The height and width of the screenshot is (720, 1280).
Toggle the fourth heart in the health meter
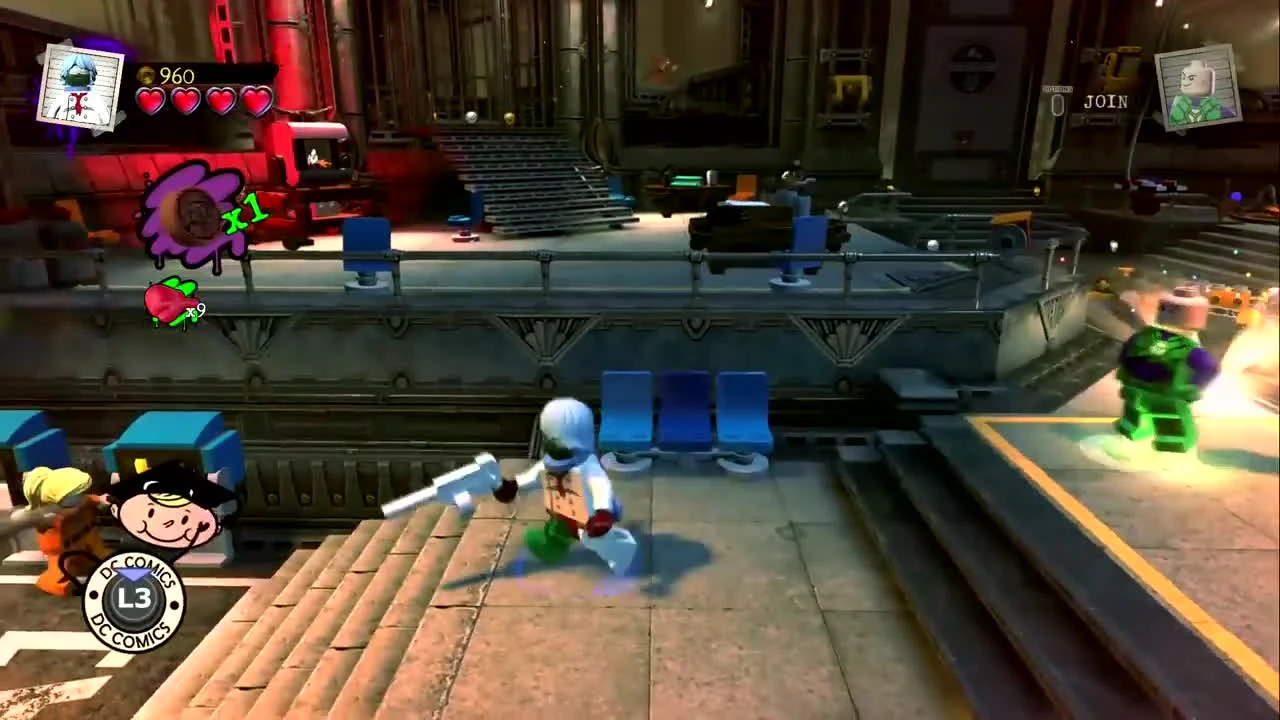coord(256,99)
